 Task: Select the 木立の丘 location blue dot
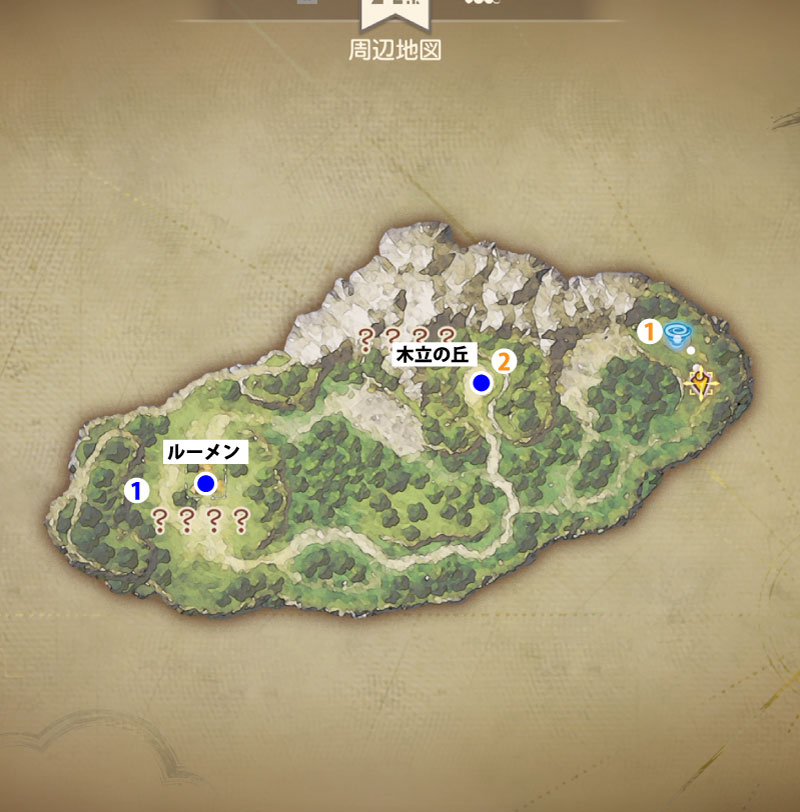482,382
